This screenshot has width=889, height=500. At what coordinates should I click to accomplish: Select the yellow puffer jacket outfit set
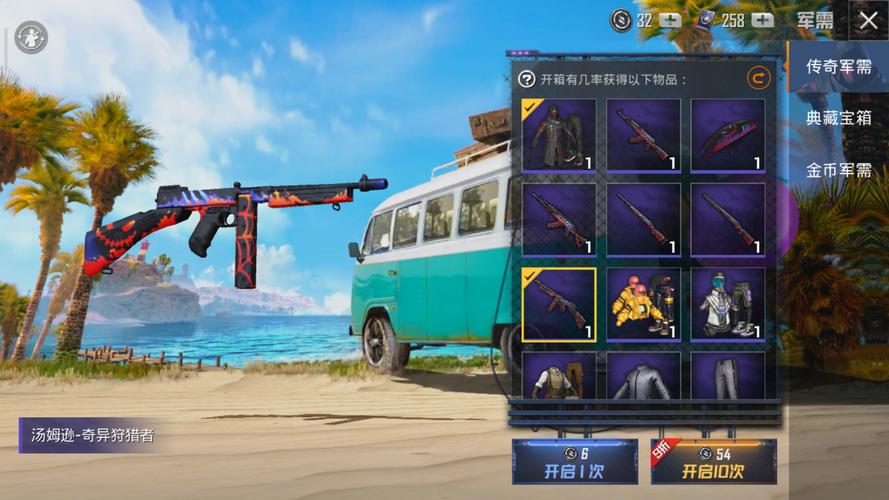[x=643, y=304]
